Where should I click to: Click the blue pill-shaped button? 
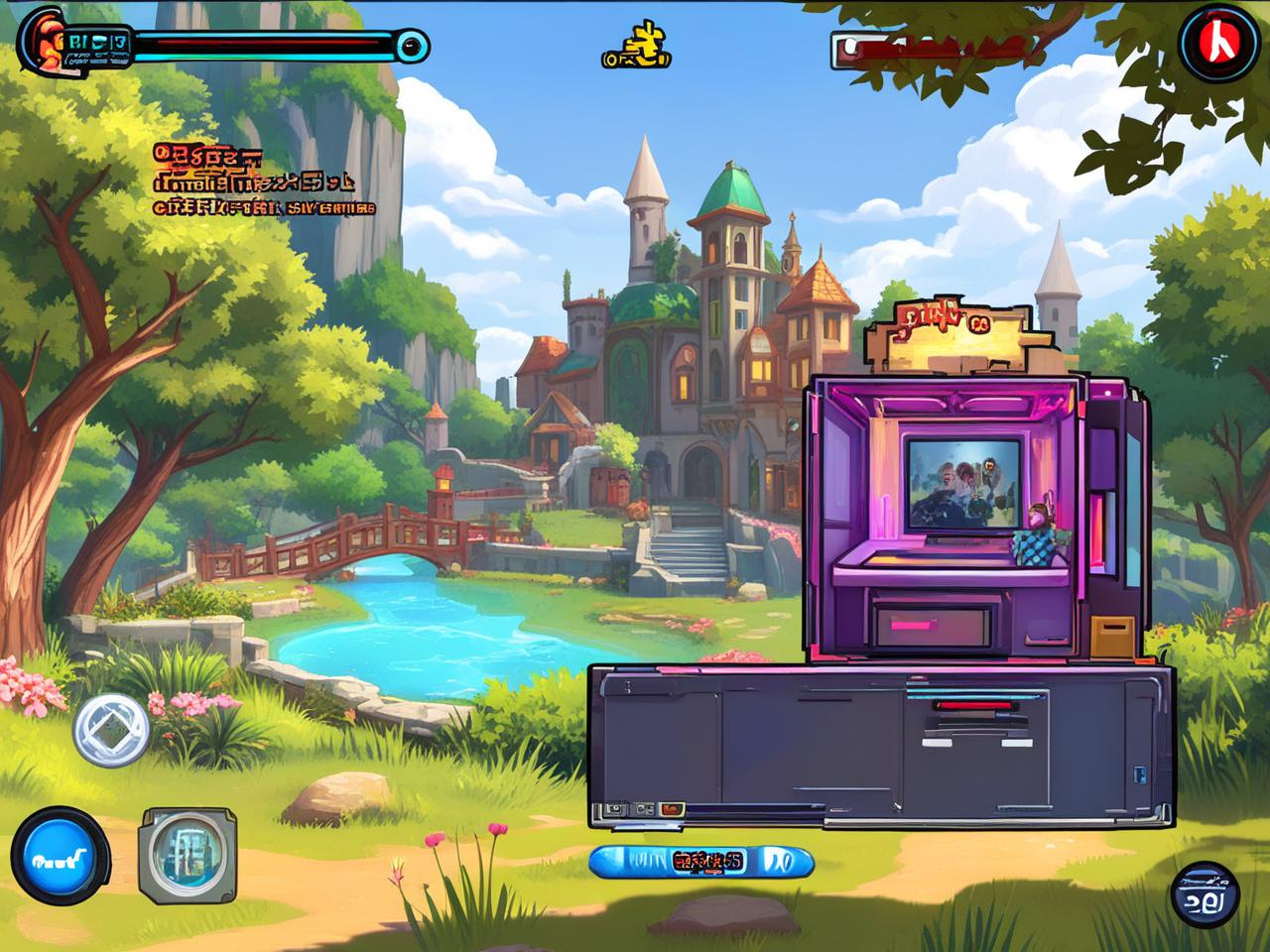[x=700, y=861]
